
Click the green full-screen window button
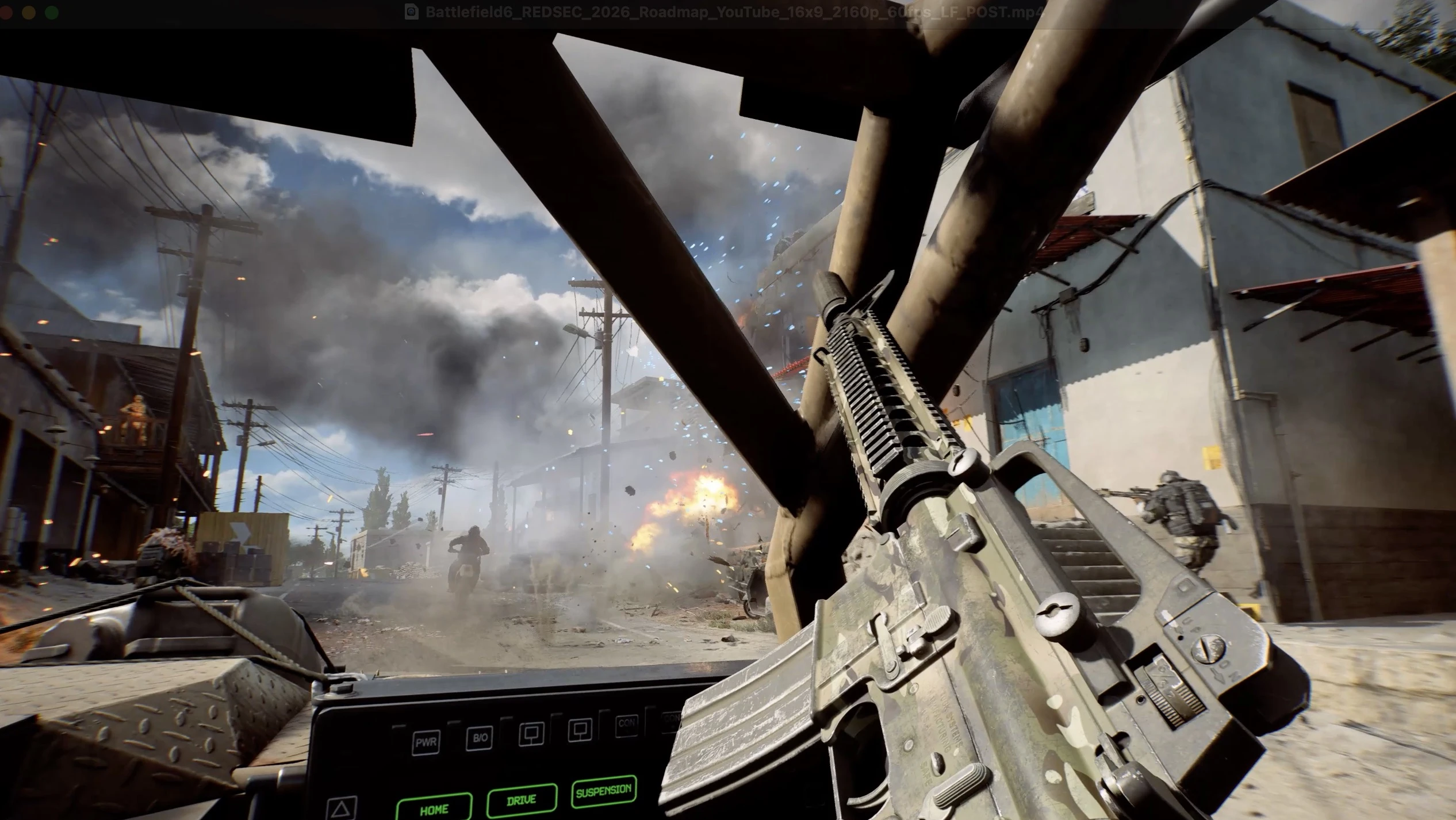(52, 12)
